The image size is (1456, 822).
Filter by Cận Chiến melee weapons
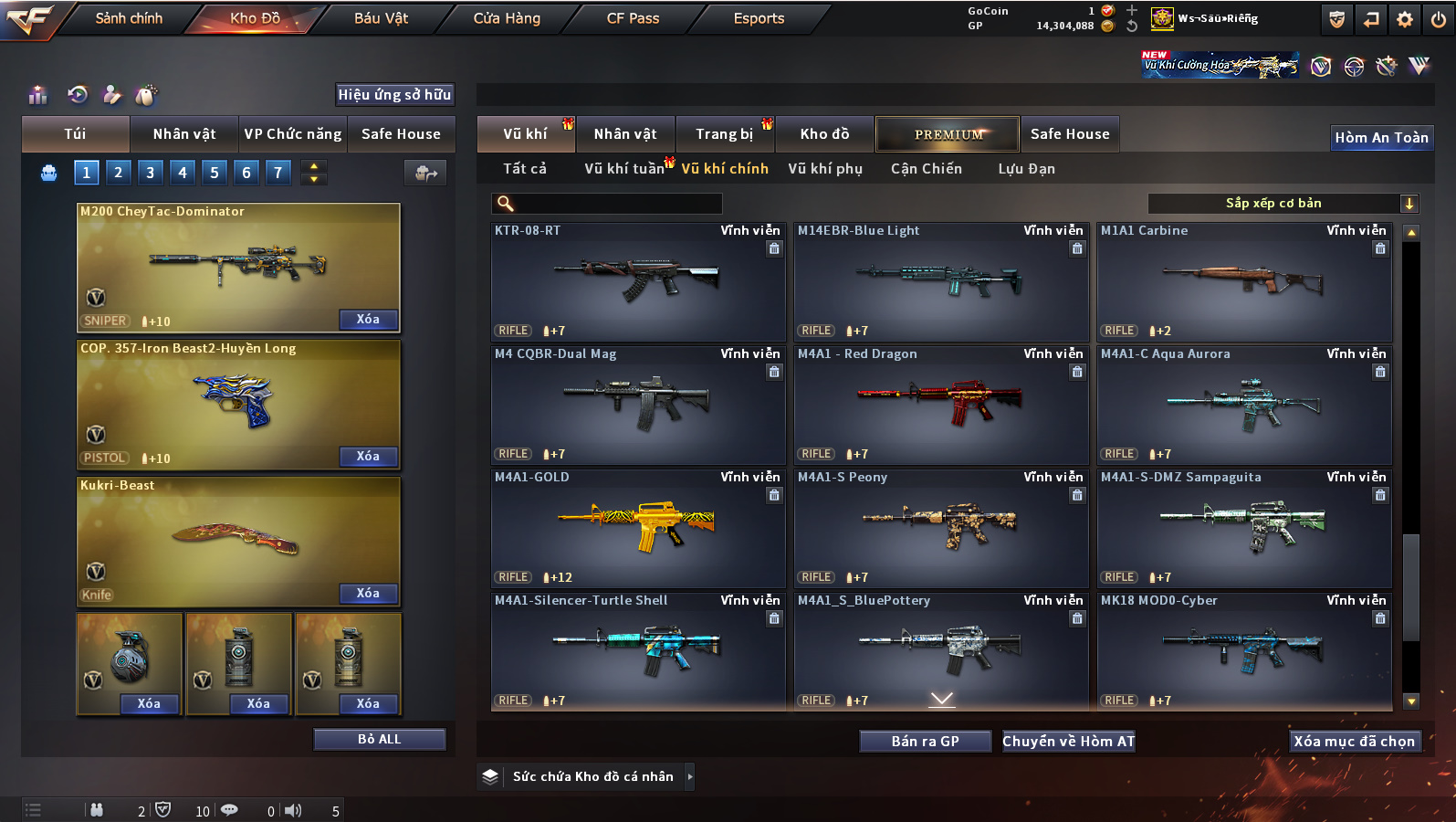[926, 169]
